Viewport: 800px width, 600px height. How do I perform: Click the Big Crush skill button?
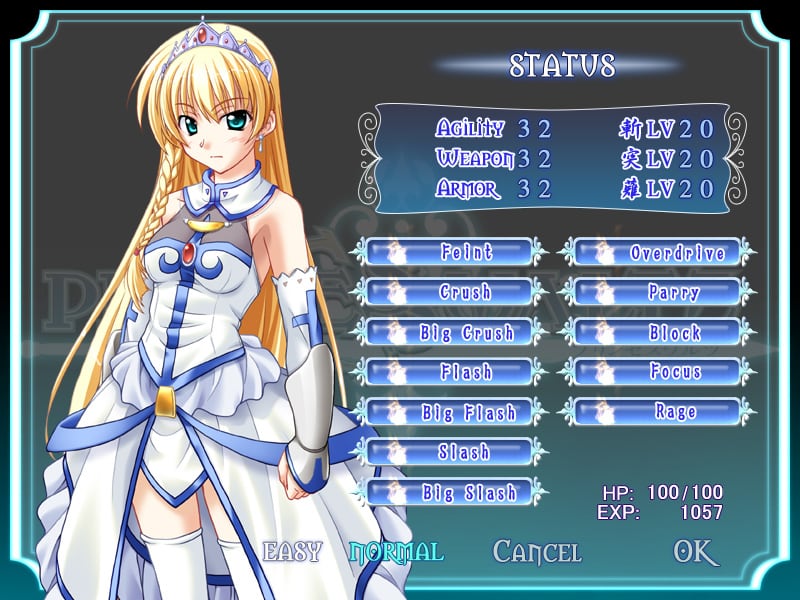(455, 332)
